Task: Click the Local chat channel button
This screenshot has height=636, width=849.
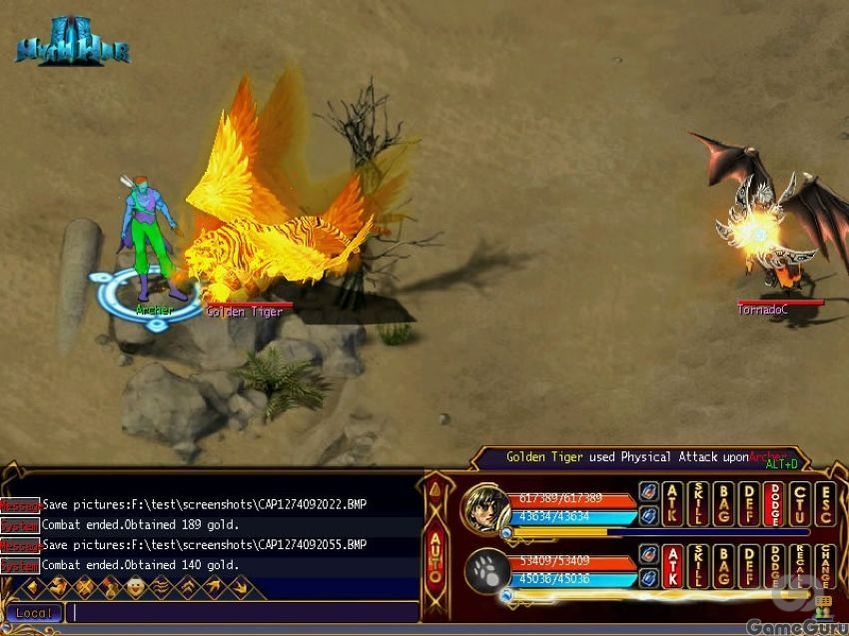Action: (x=33, y=612)
